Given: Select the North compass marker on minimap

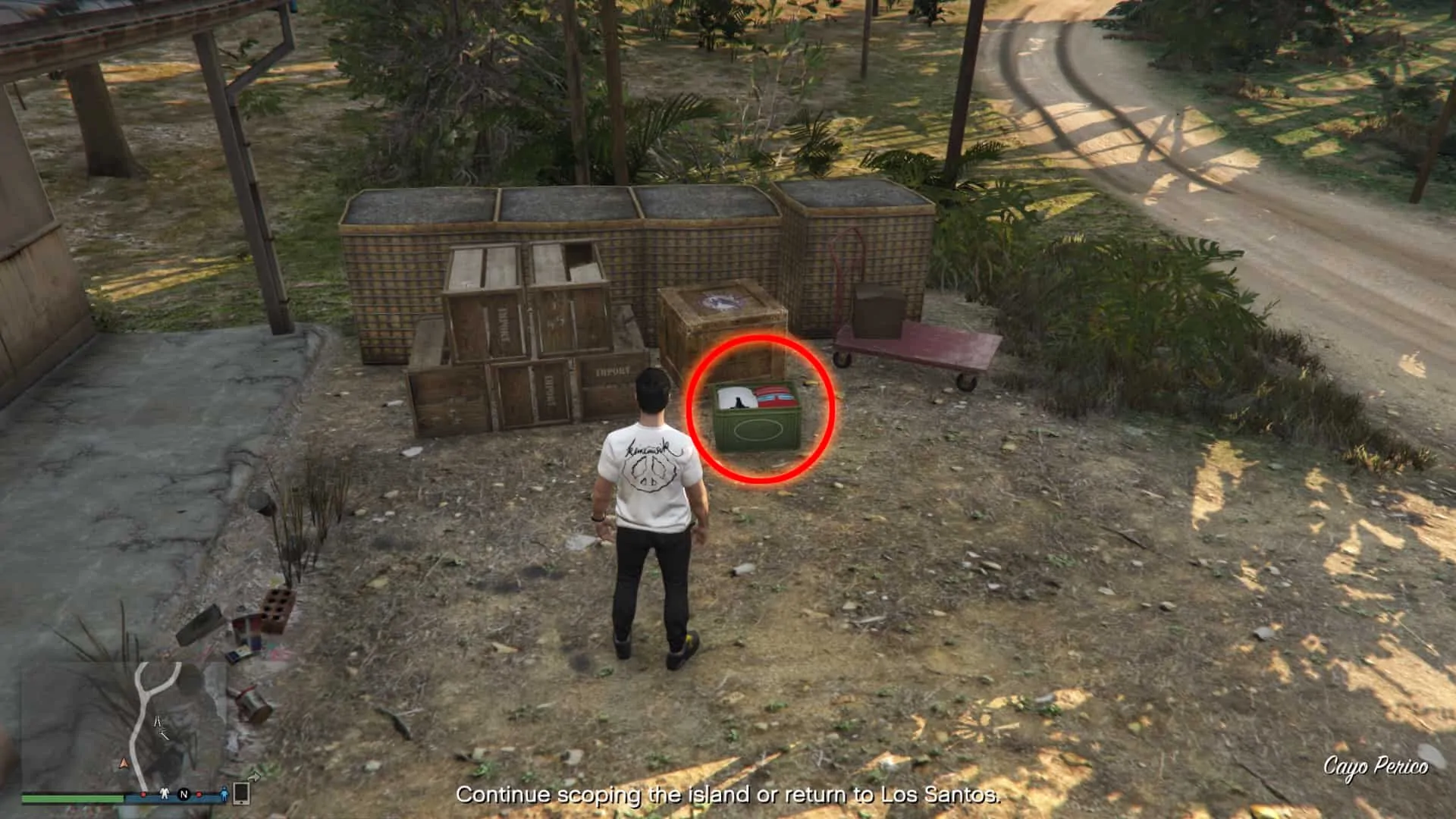Looking at the screenshot, I should pyautogui.click(x=184, y=795).
